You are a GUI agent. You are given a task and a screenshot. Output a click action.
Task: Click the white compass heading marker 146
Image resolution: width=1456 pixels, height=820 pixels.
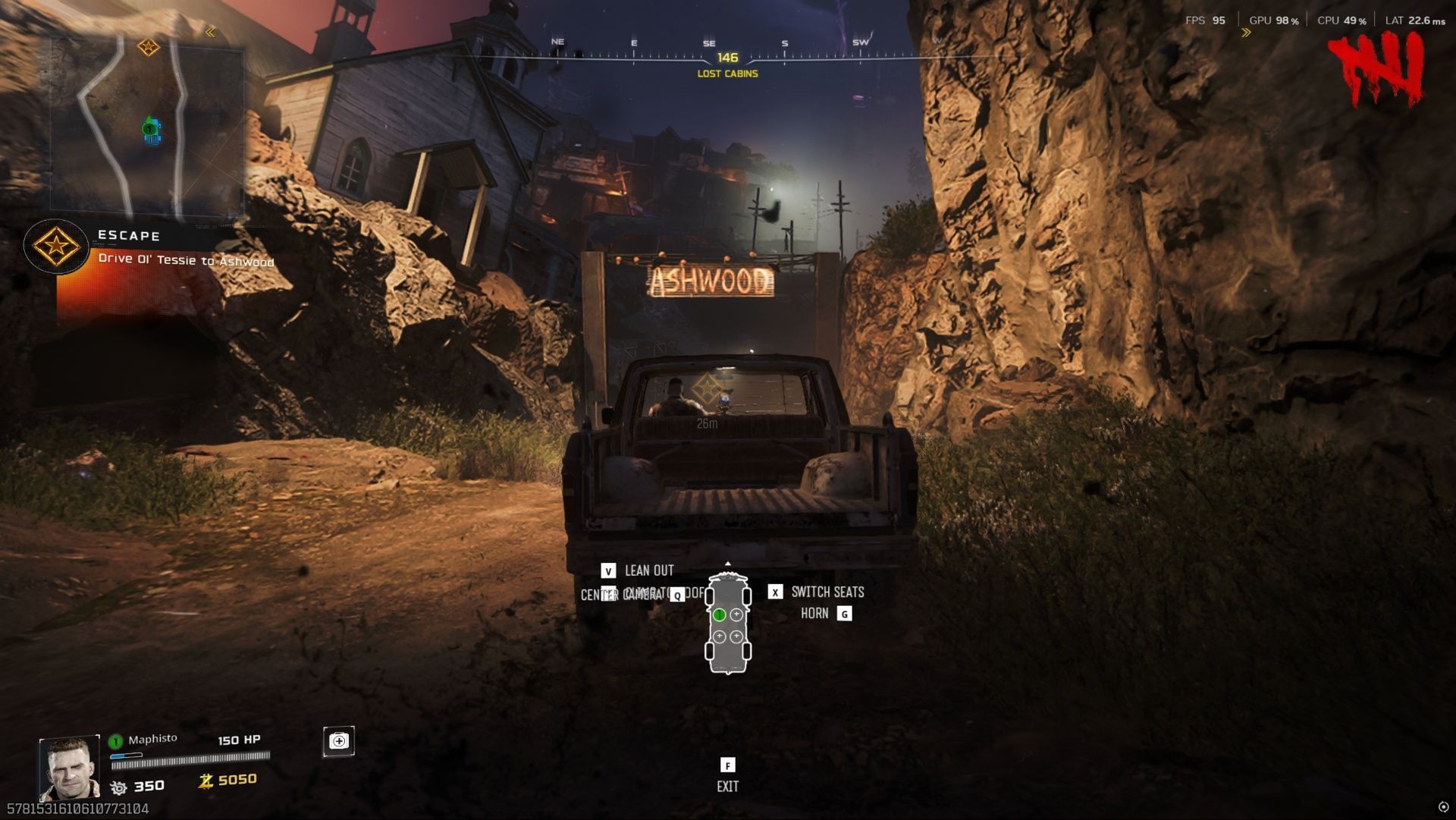727,56
